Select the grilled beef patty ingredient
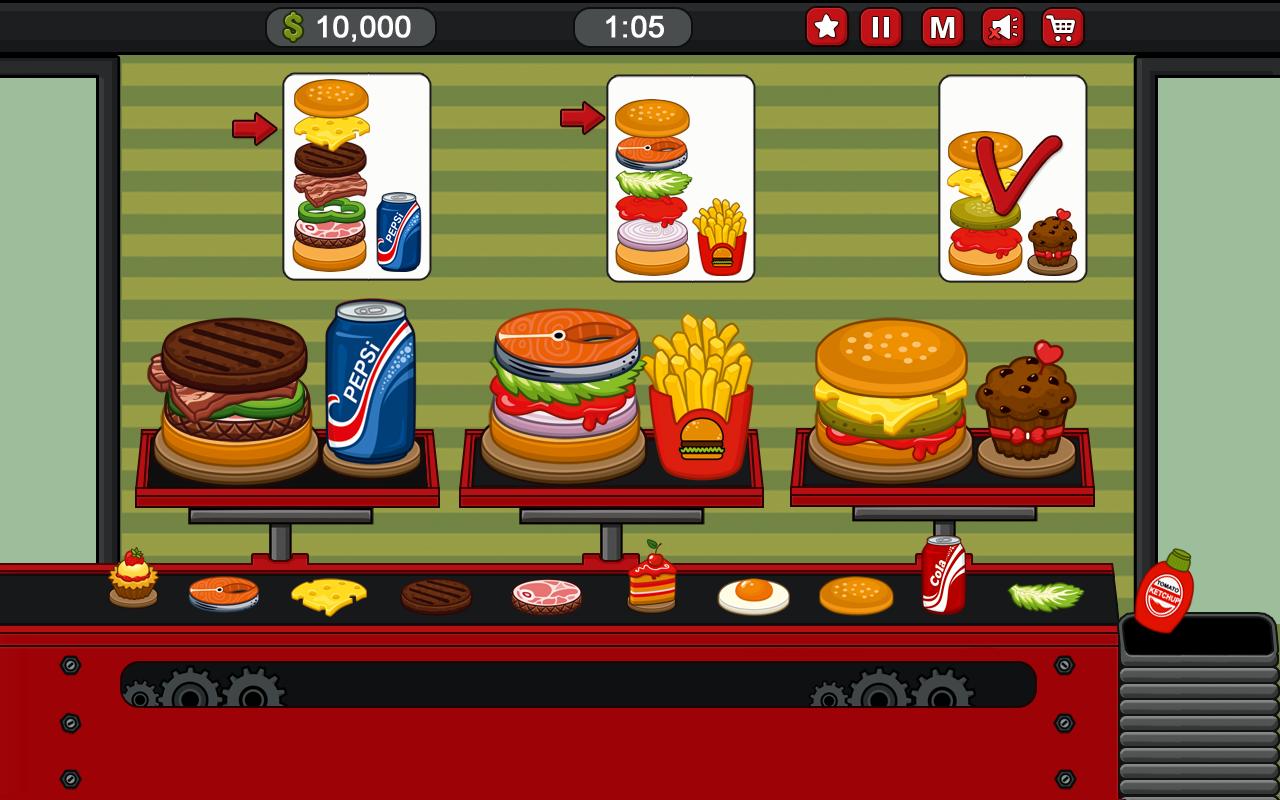Image resolution: width=1280 pixels, height=800 pixels. (x=435, y=593)
